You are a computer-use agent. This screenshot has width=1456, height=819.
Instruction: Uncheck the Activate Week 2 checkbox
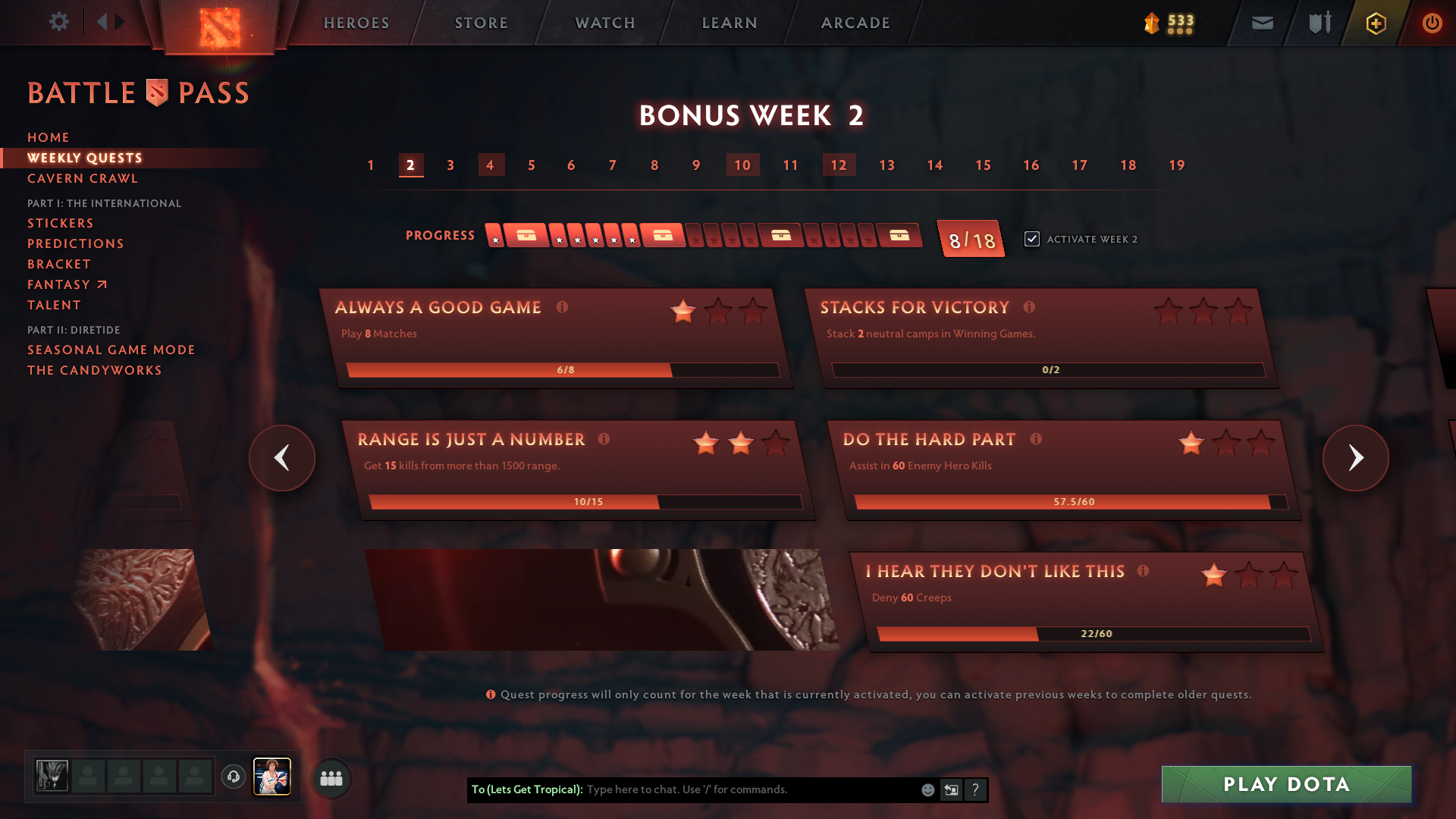tap(1032, 238)
